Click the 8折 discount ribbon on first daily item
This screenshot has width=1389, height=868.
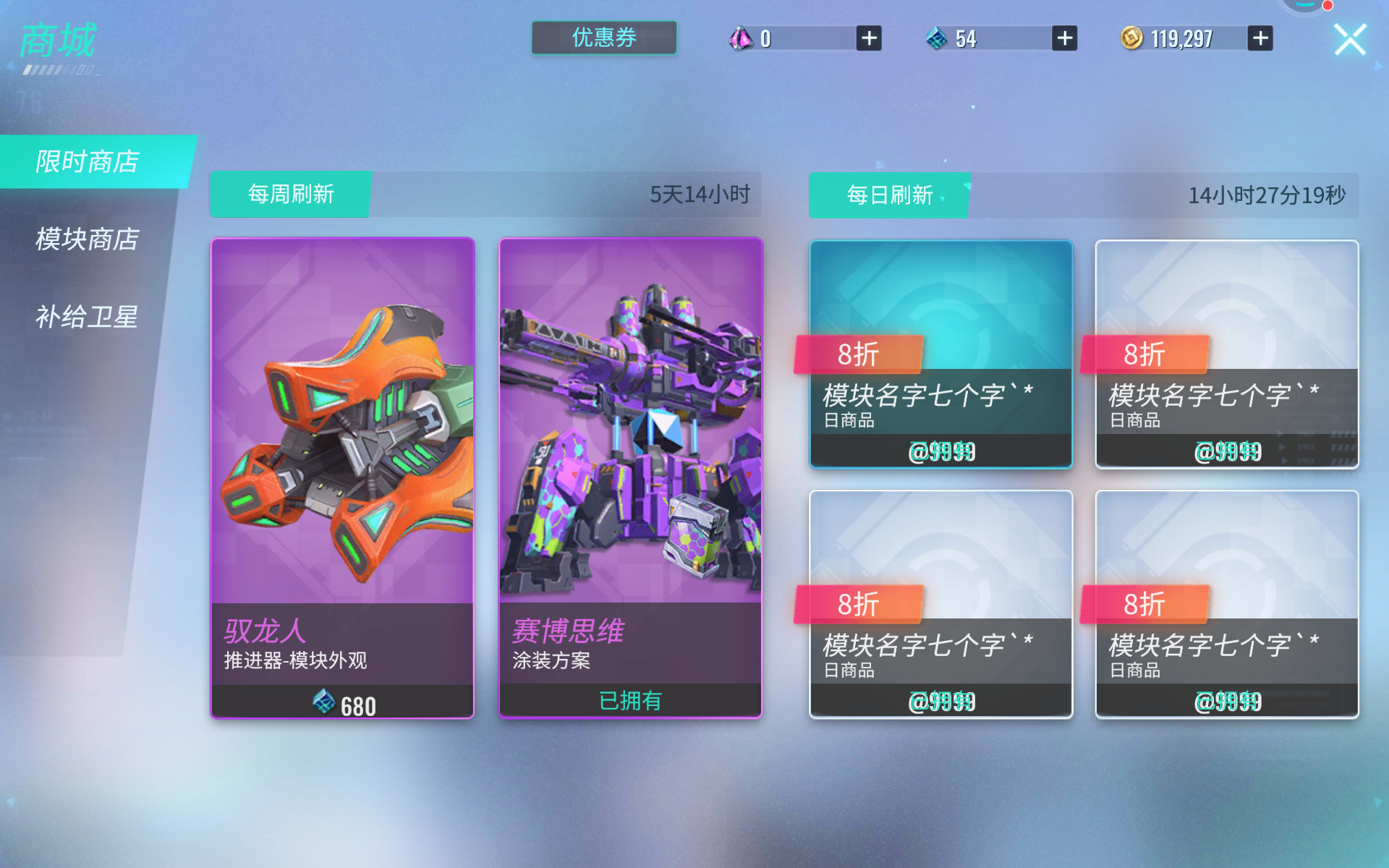(858, 354)
